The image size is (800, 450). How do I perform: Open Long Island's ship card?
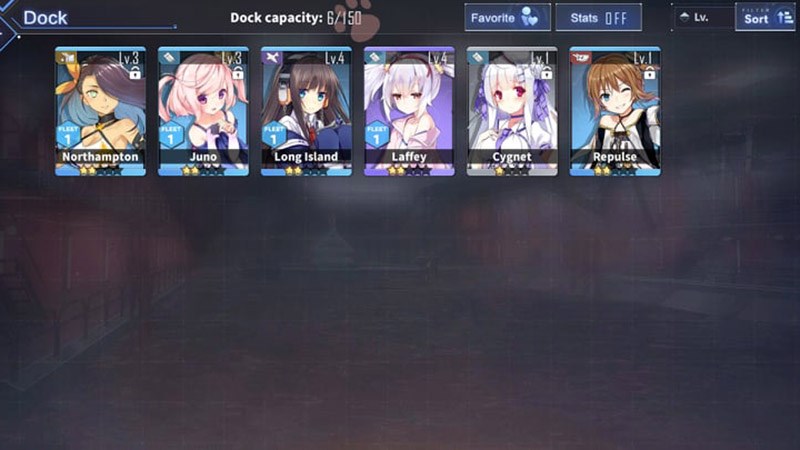306,111
